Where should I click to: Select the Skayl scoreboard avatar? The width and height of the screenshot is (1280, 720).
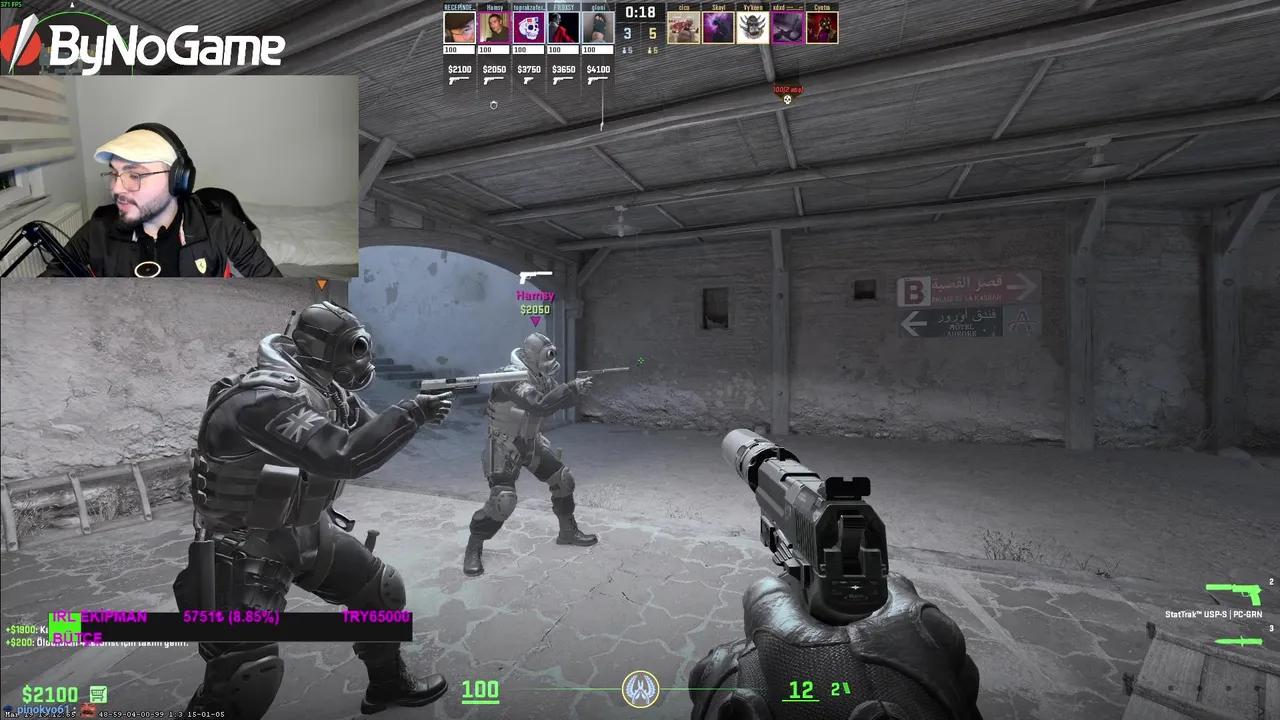pyautogui.click(x=718, y=27)
